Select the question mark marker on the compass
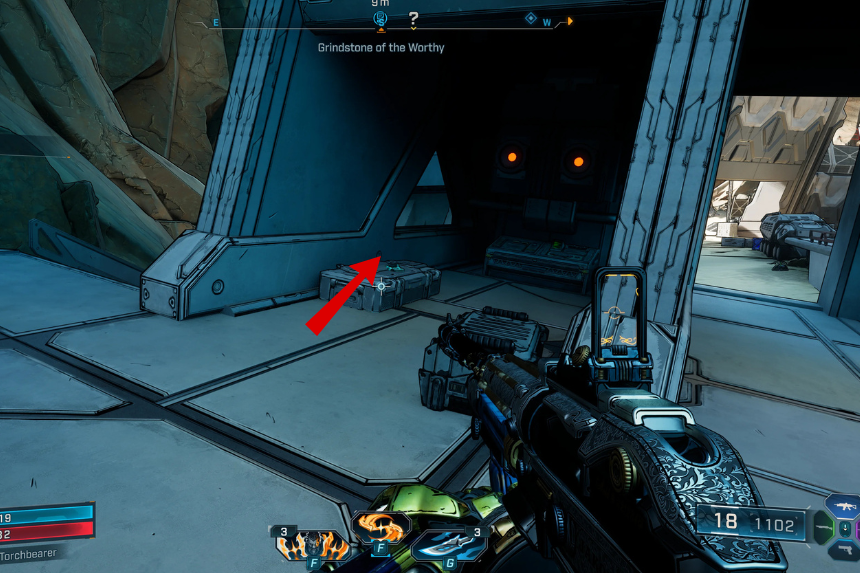 click(413, 19)
